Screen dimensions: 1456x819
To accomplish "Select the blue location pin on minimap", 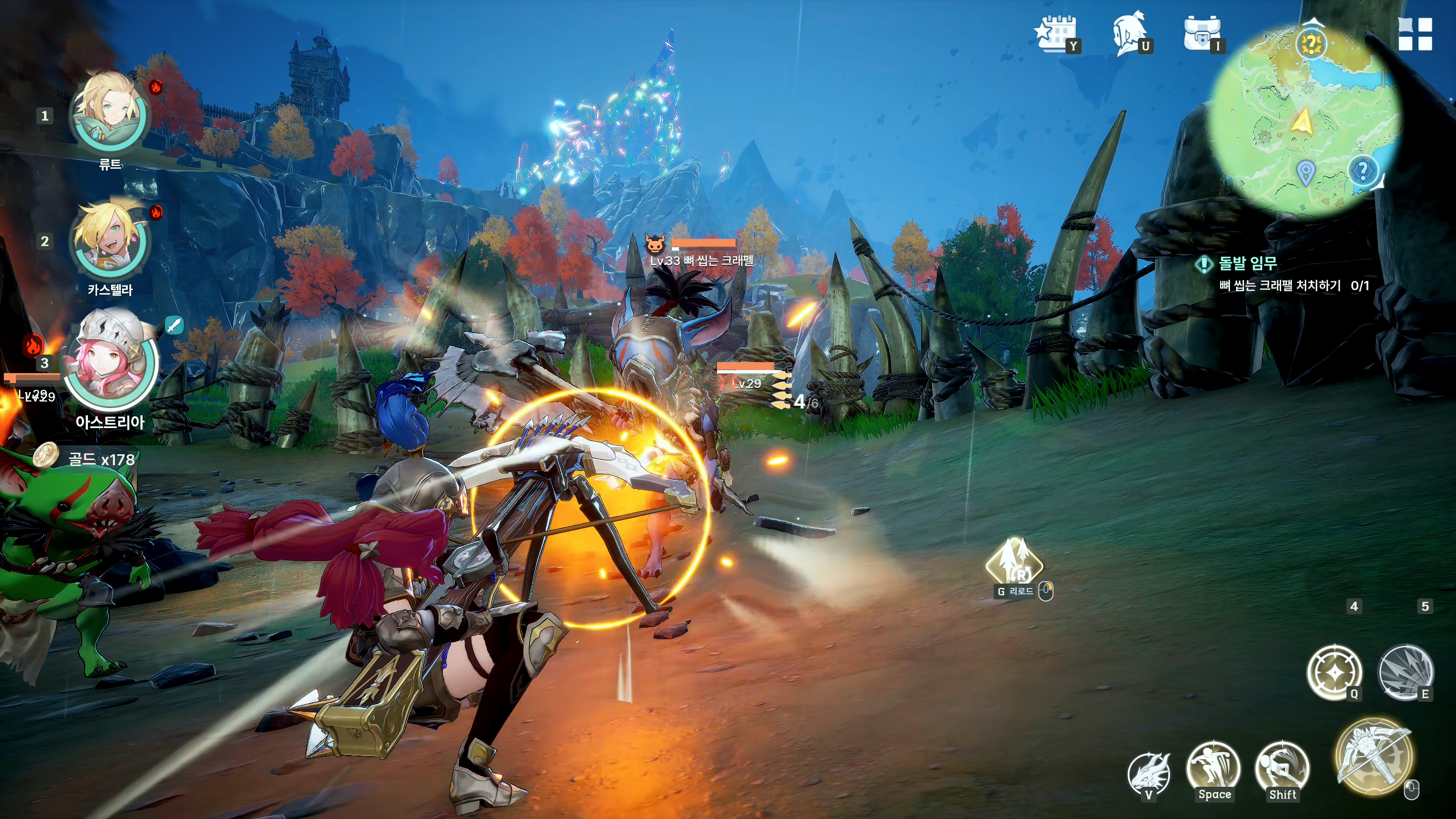I will pyautogui.click(x=1305, y=172).
